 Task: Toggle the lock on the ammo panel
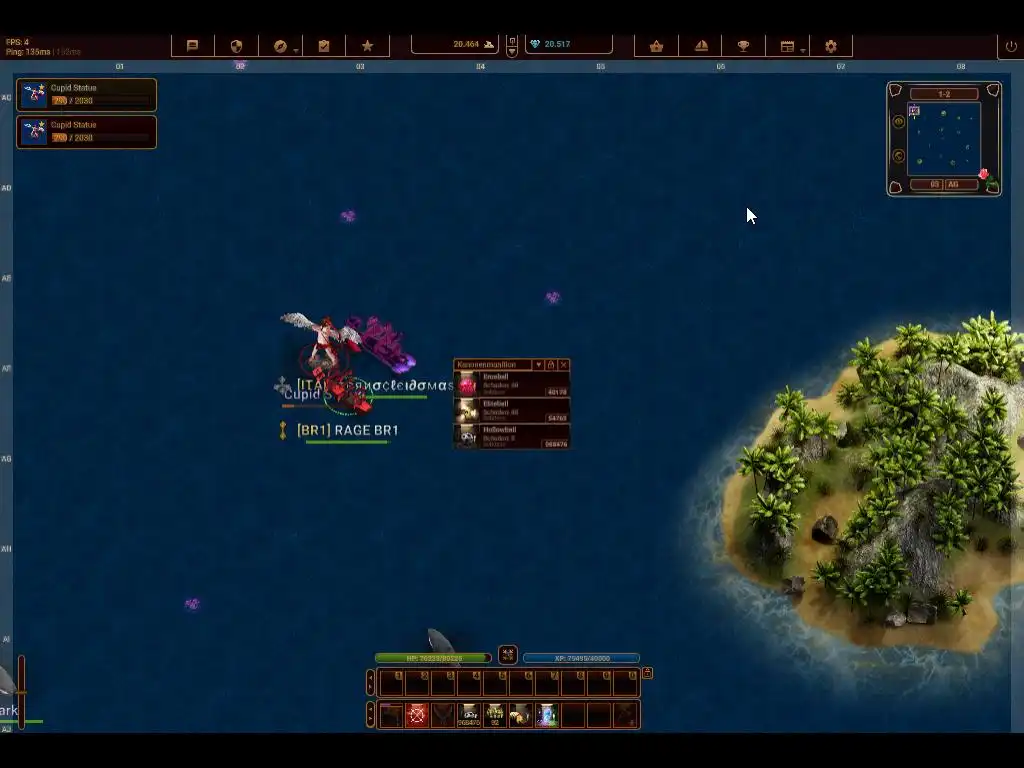pyautogui.click(x=551, y=365)
